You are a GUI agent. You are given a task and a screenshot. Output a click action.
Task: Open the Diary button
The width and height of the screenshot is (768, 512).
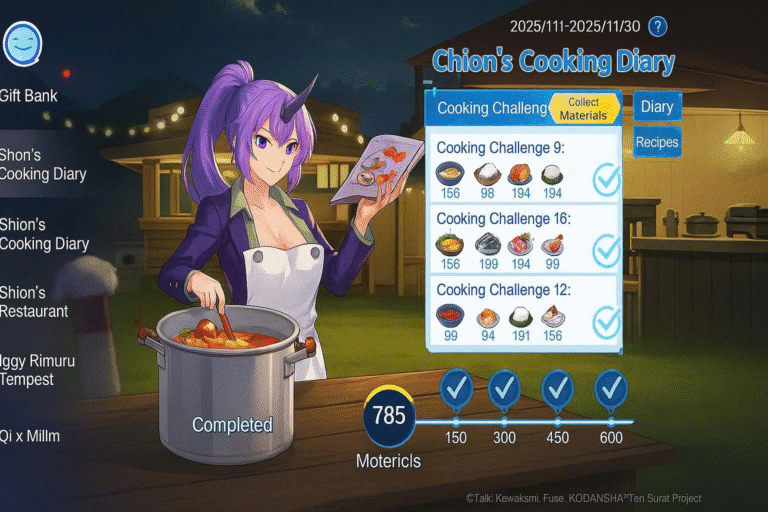coord(656,107)
